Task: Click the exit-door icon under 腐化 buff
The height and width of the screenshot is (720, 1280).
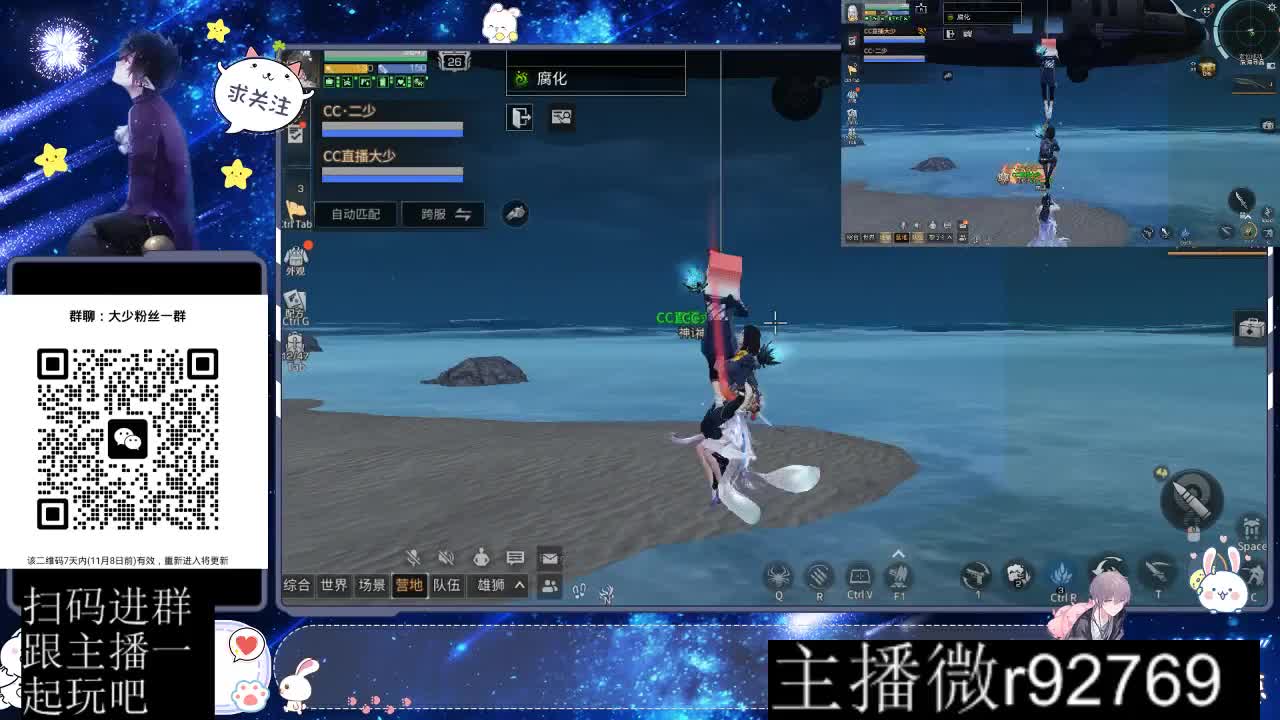Action: 518,117
